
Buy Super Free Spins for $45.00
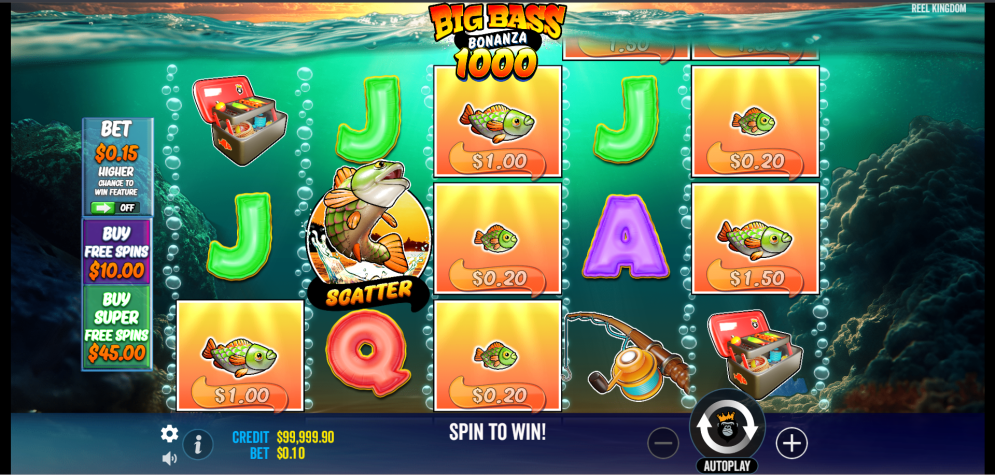point(117,327)
